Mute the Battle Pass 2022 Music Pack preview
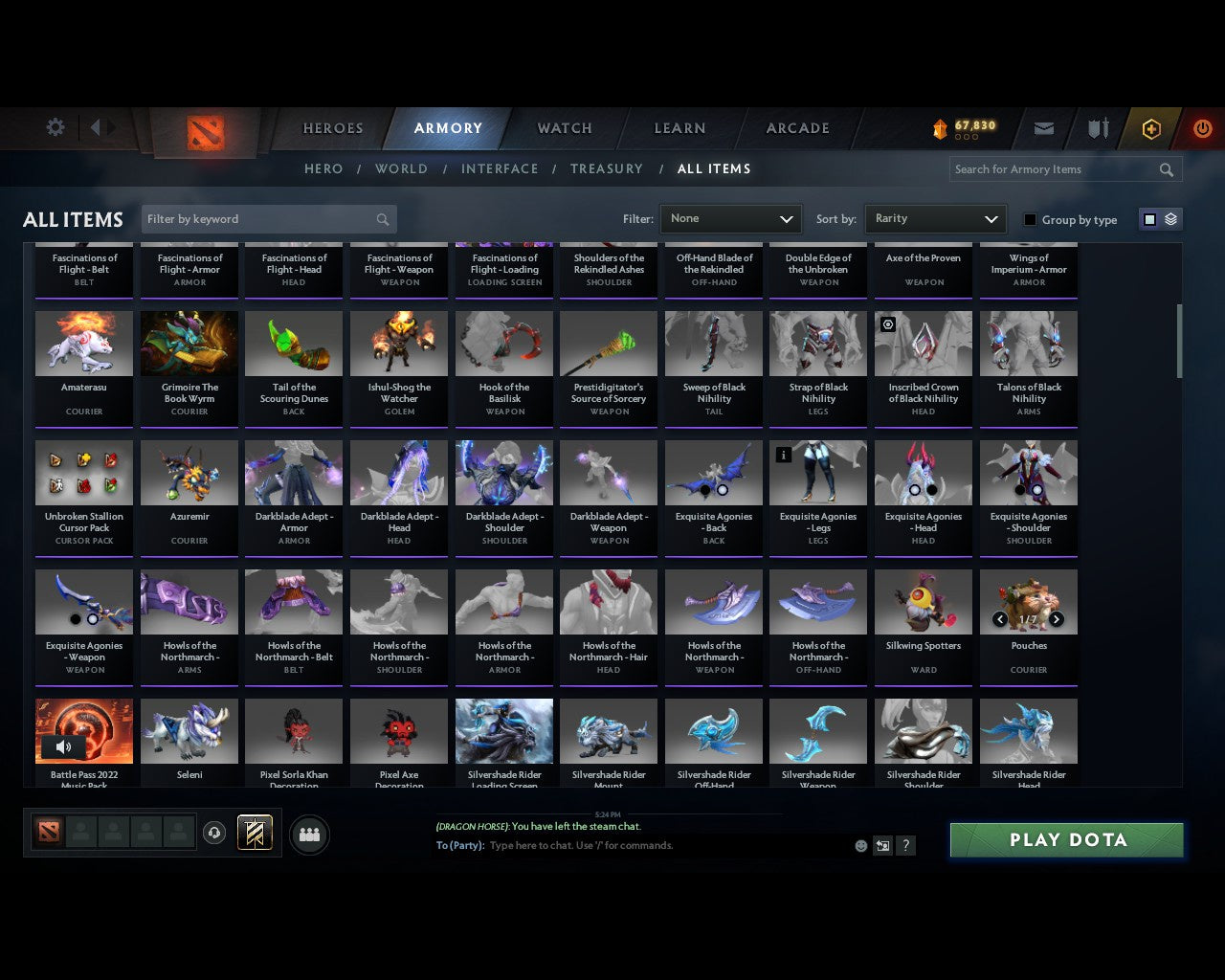Screen dimensions: 1225x980 coord(63,746)
